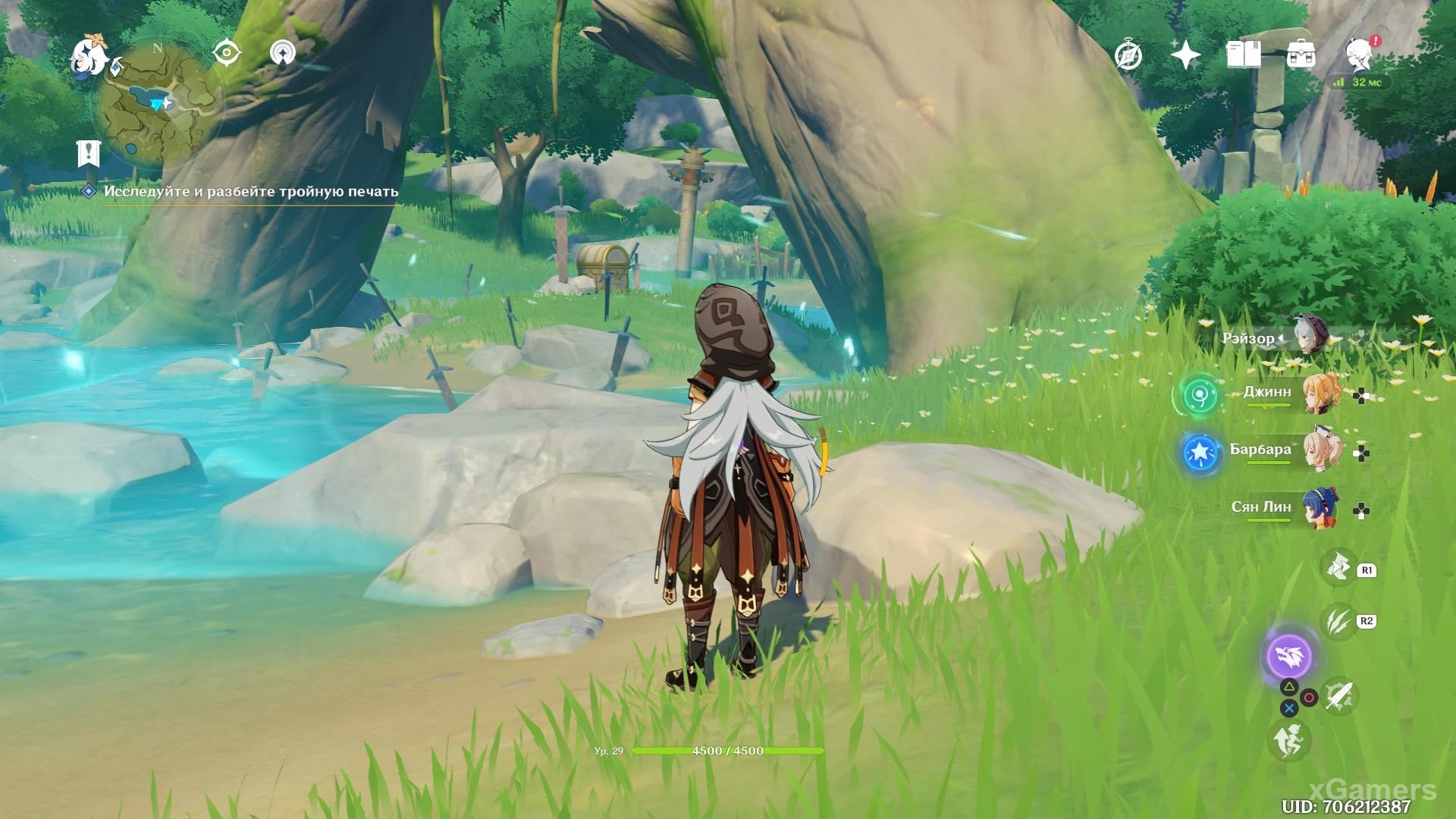Select the tracked quest objective text
1456x819 pixels.
click(x=250, y=192)
